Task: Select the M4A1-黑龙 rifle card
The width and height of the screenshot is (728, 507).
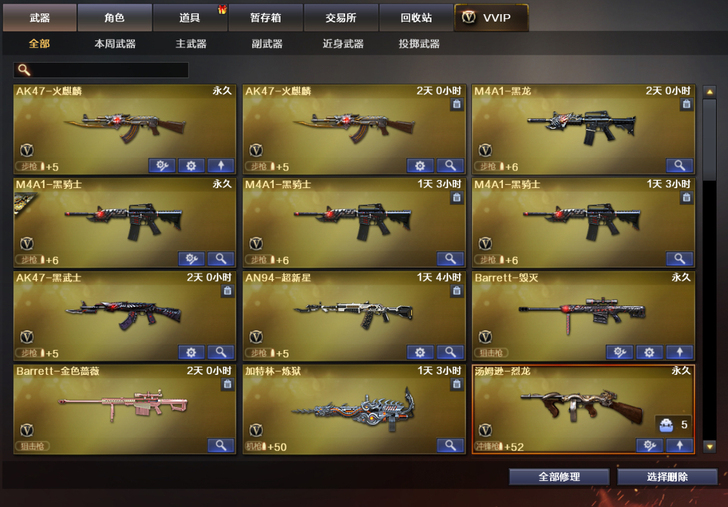Action: (x=582, y=127)
